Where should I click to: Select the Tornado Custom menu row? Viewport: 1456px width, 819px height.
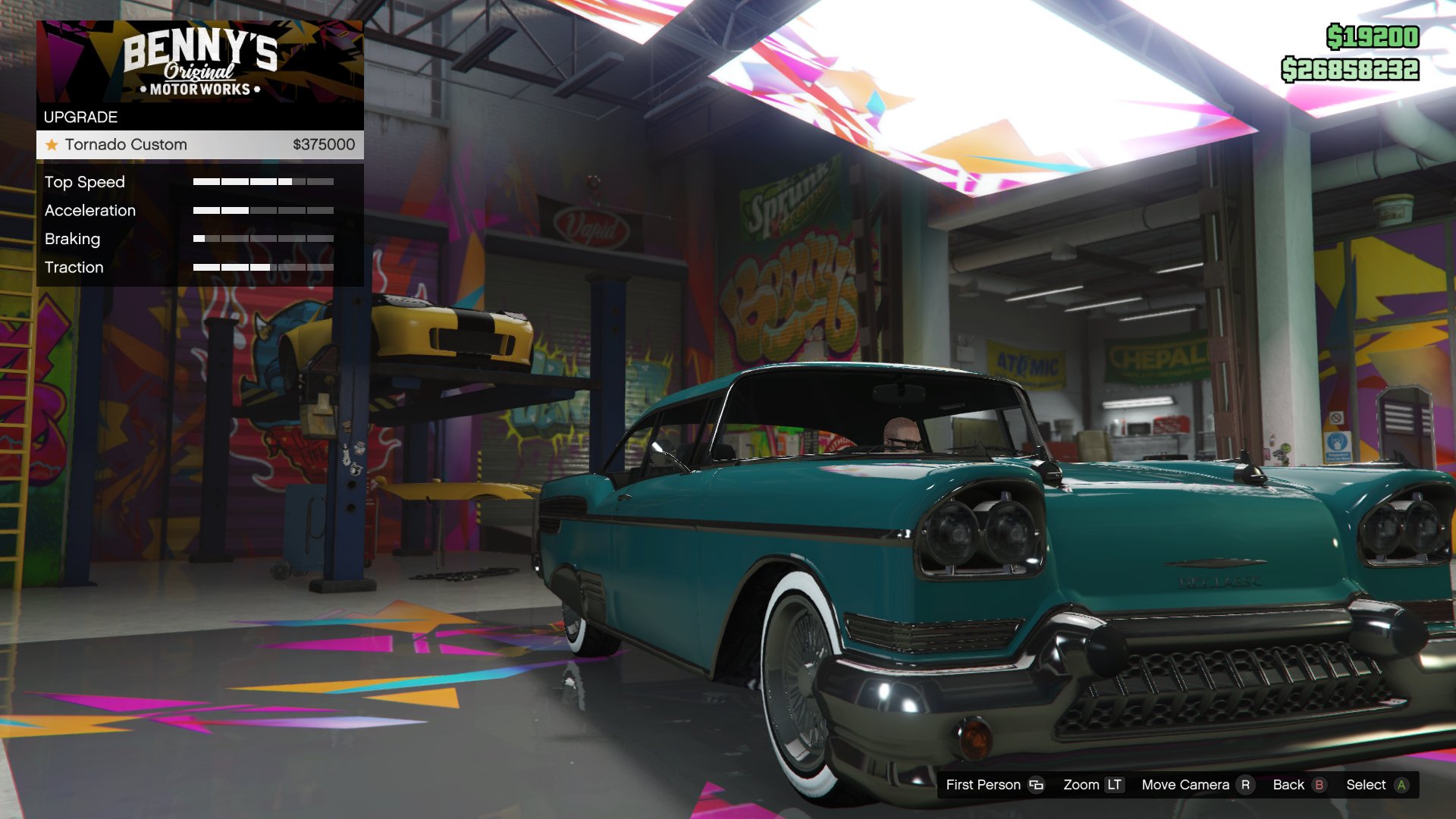pos(197,144)
